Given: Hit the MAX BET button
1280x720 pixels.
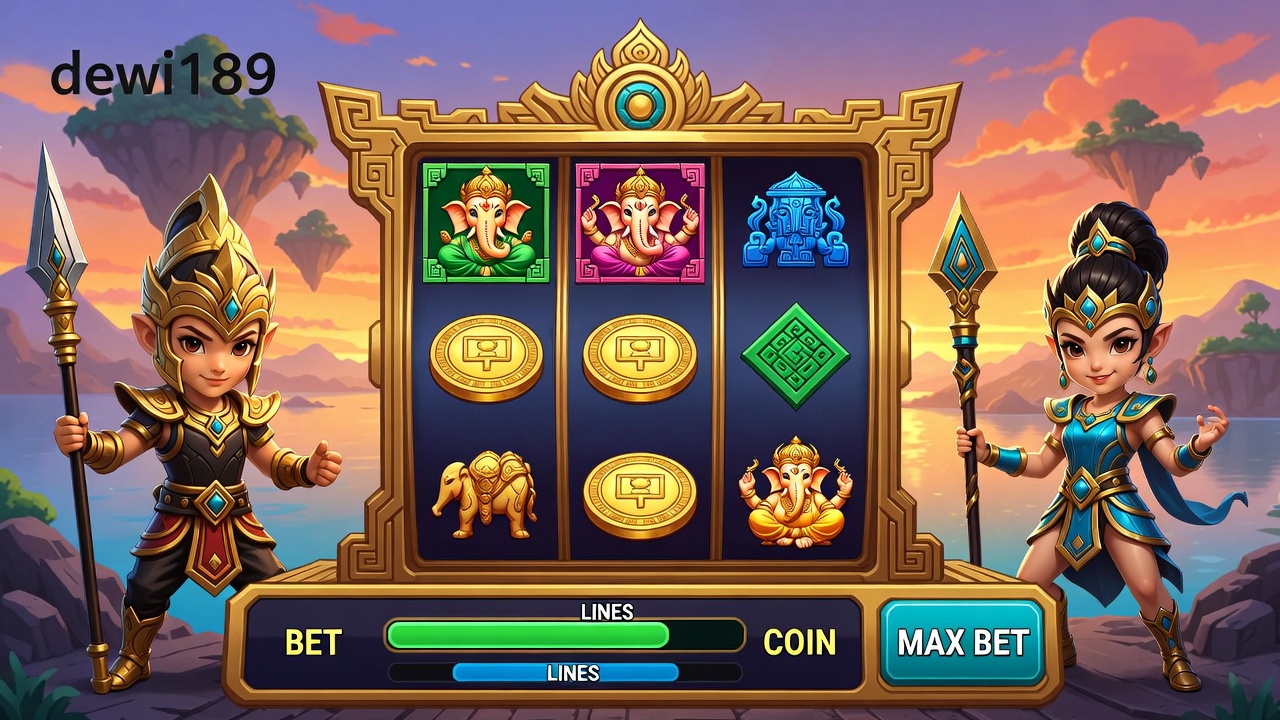Looking at the screenshot, I should (x=962, y=642).
